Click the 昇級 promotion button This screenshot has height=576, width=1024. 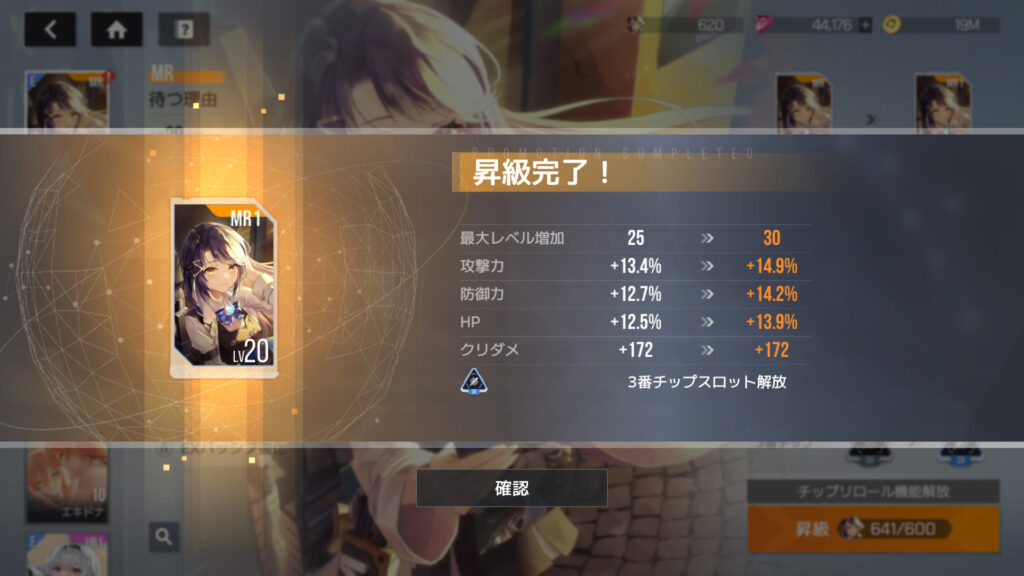(x=872, y=528)
